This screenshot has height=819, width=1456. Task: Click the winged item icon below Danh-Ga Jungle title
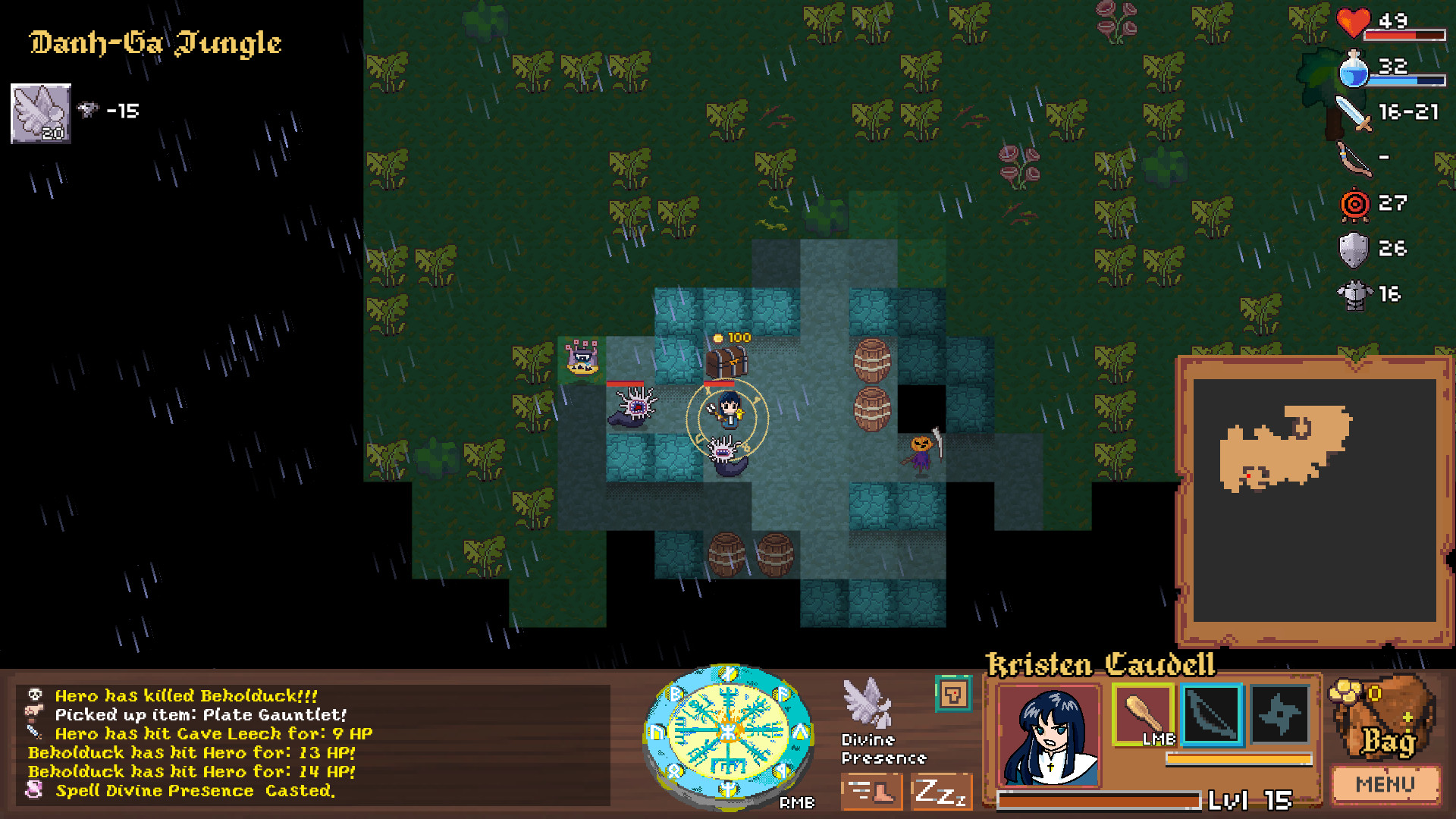[39, 112]
